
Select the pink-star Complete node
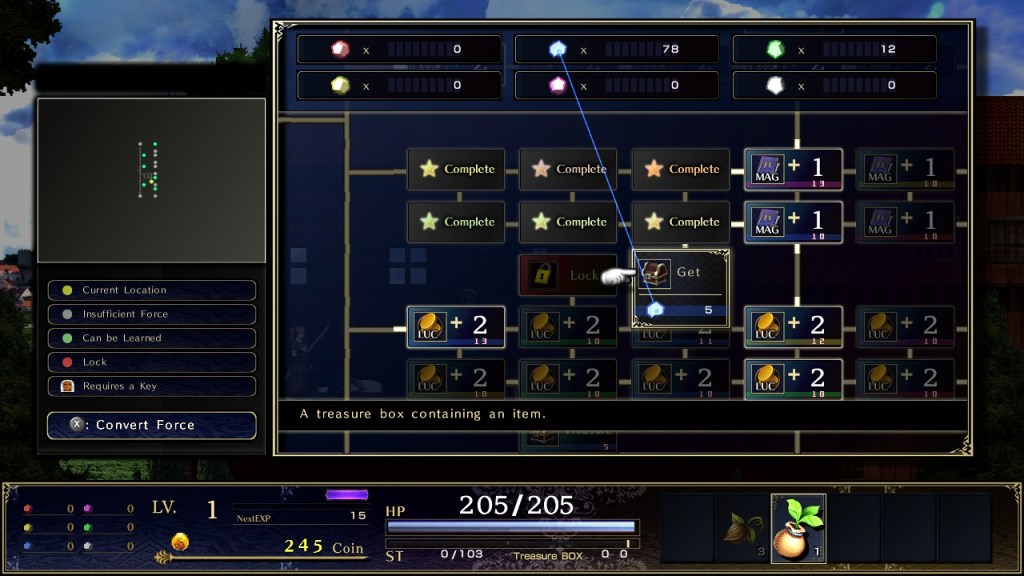[x=568, y=169]
